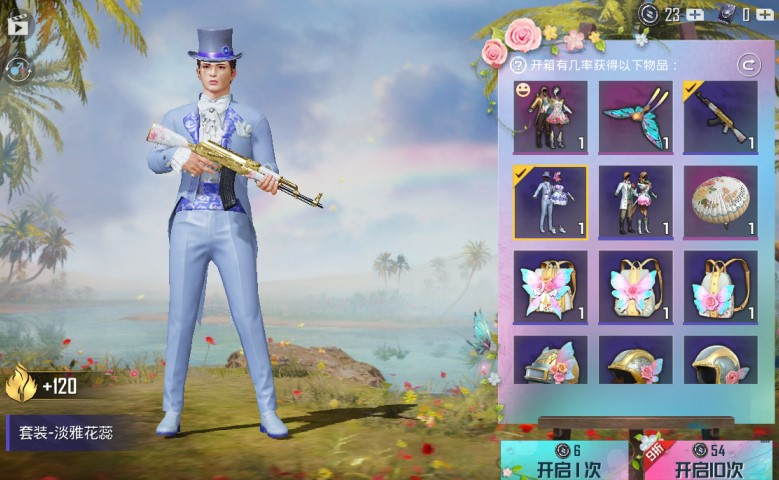779x480 pixels.
Task: Click the circular arrow refresh button
Action: pyautogui.click(x=747, y=65)
